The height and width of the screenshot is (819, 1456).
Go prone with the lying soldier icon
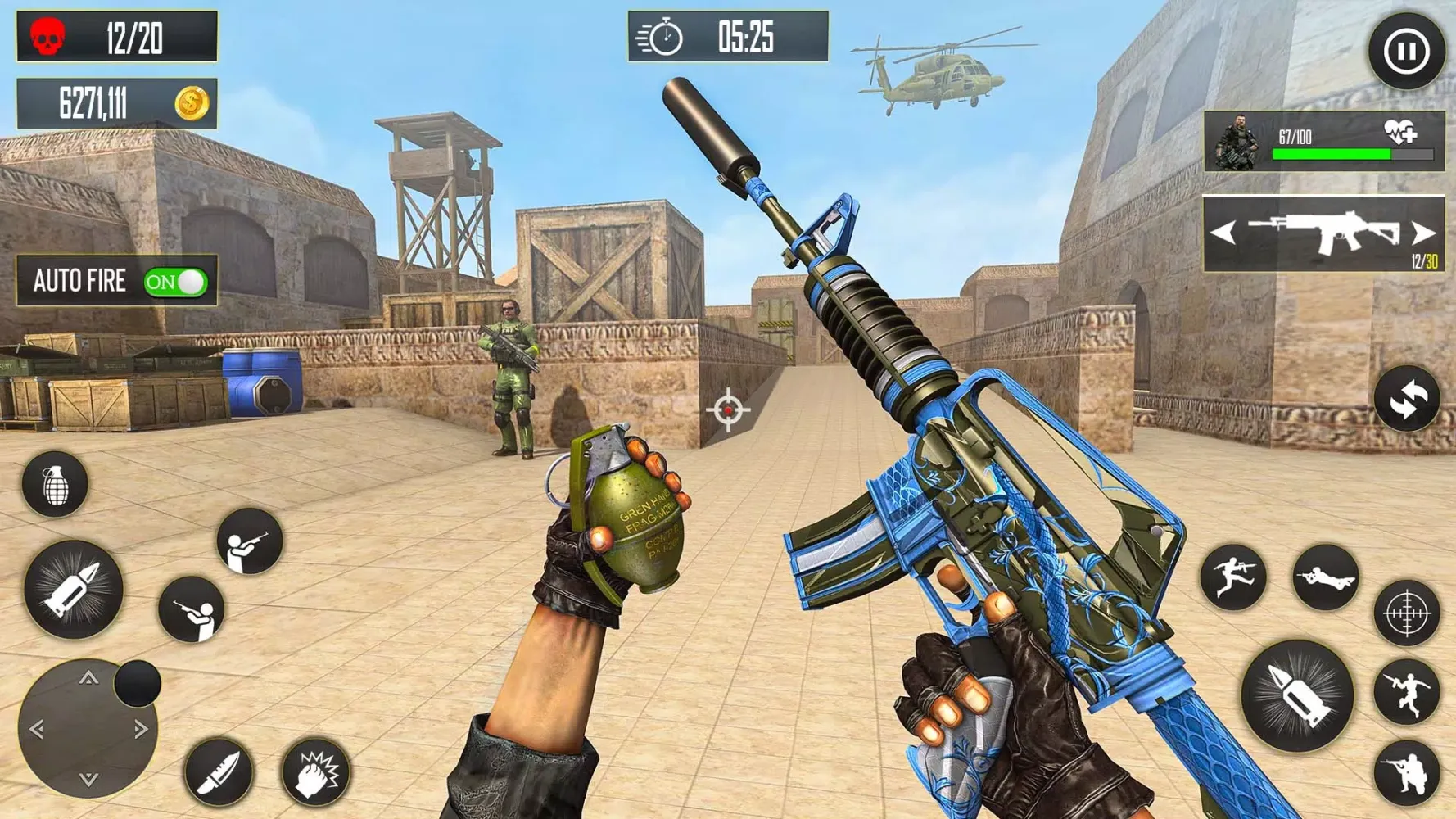1325,577
